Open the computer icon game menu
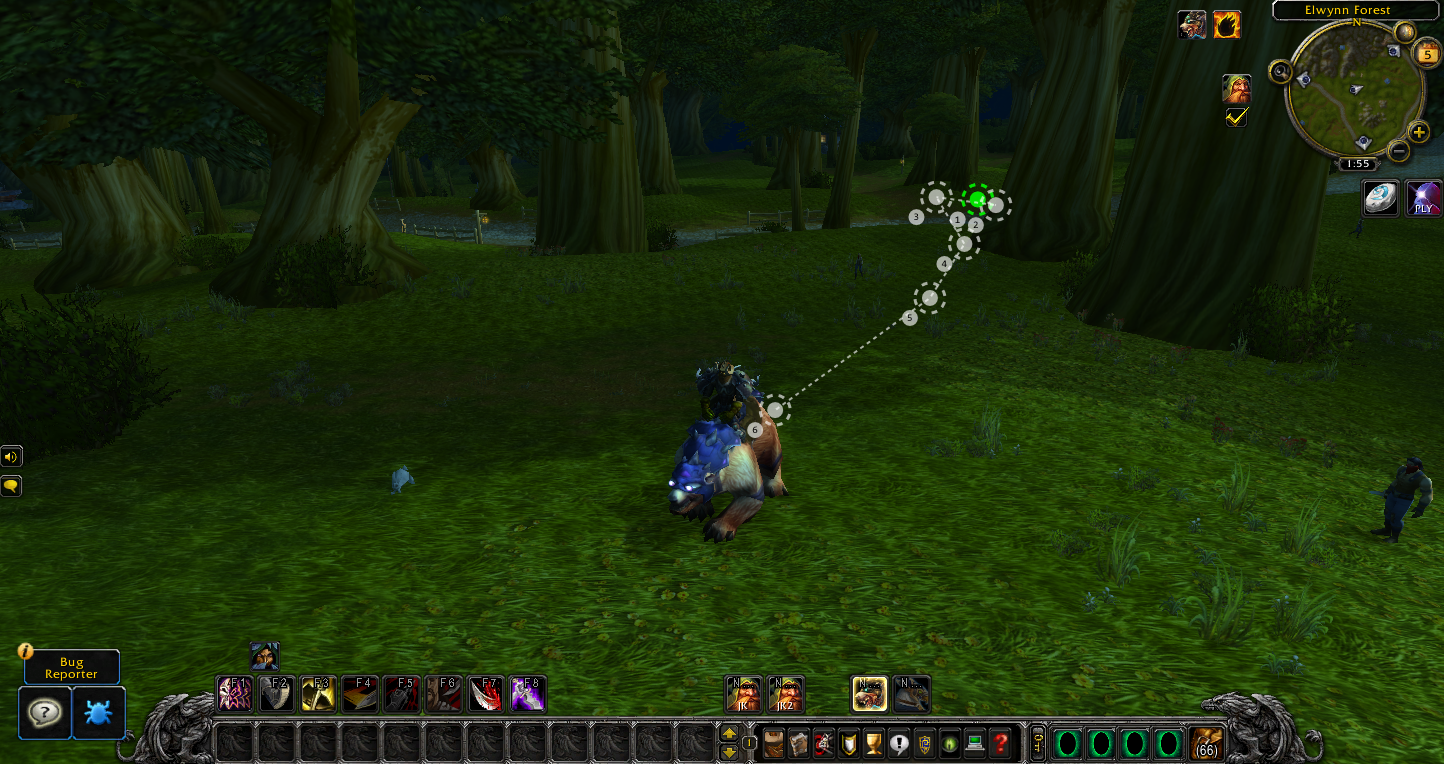 [x=973, y=743]
